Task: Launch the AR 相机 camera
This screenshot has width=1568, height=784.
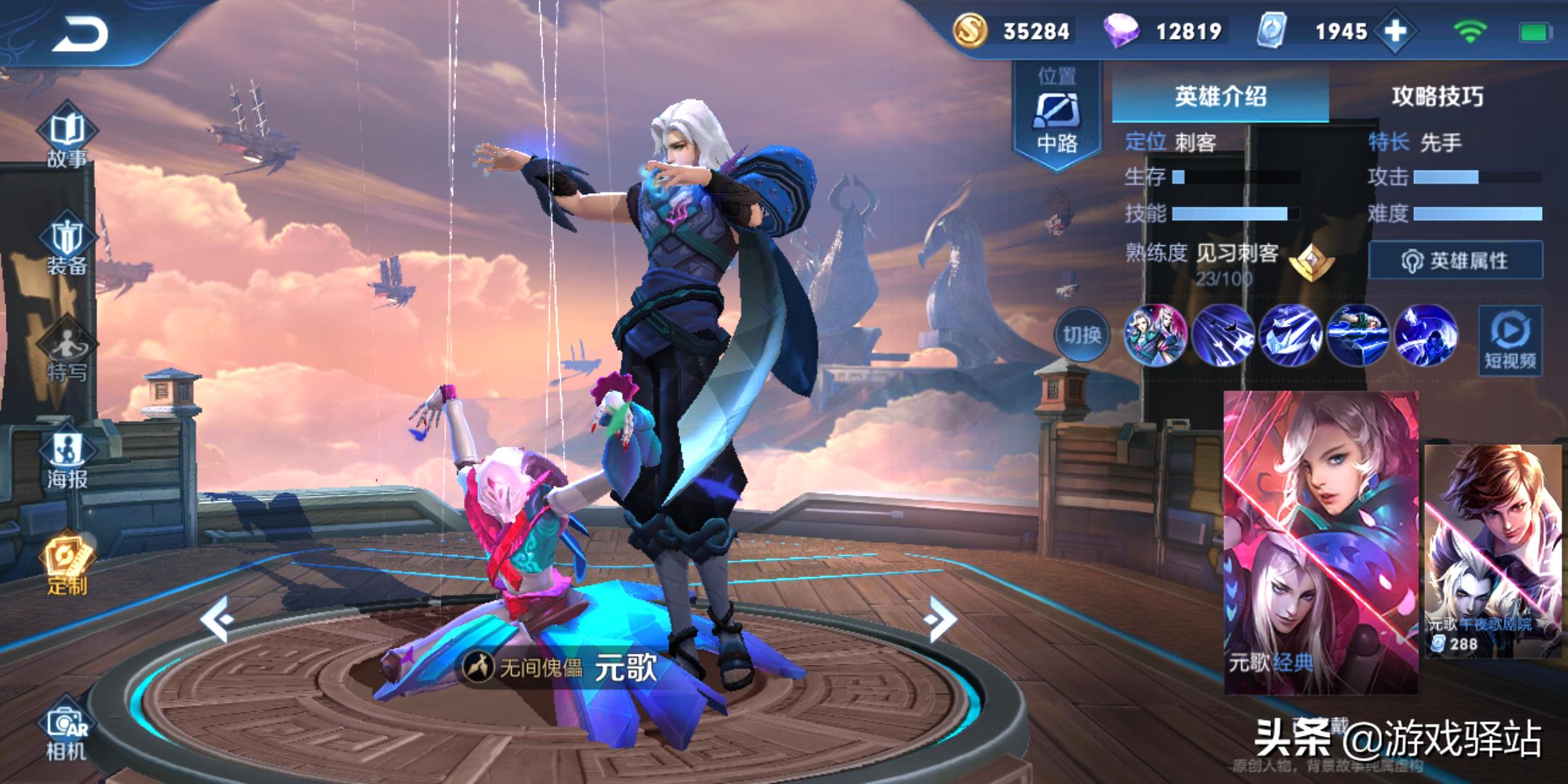Action: tap(67, 732)
